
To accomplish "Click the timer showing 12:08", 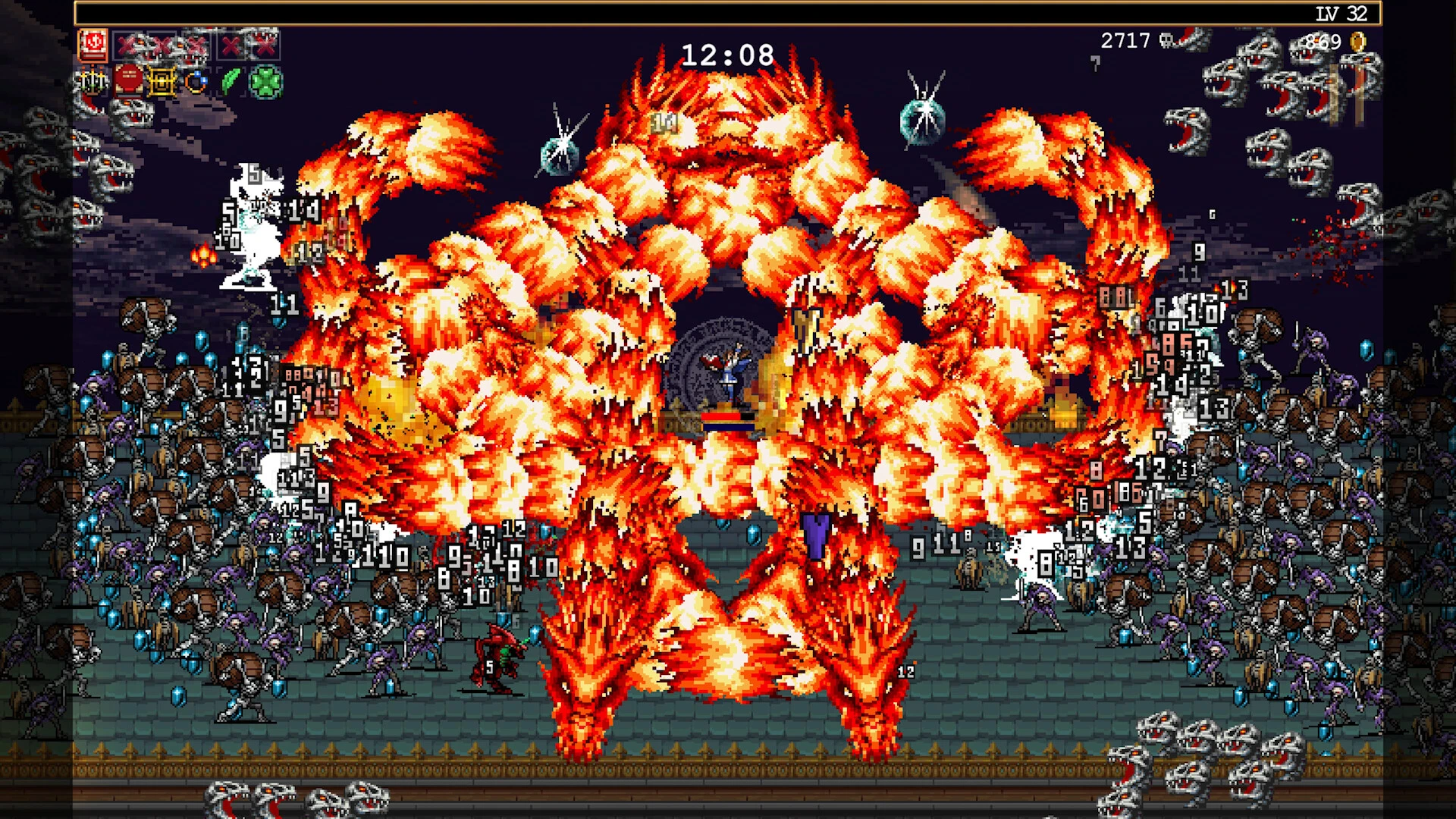I will click(726, 53).
